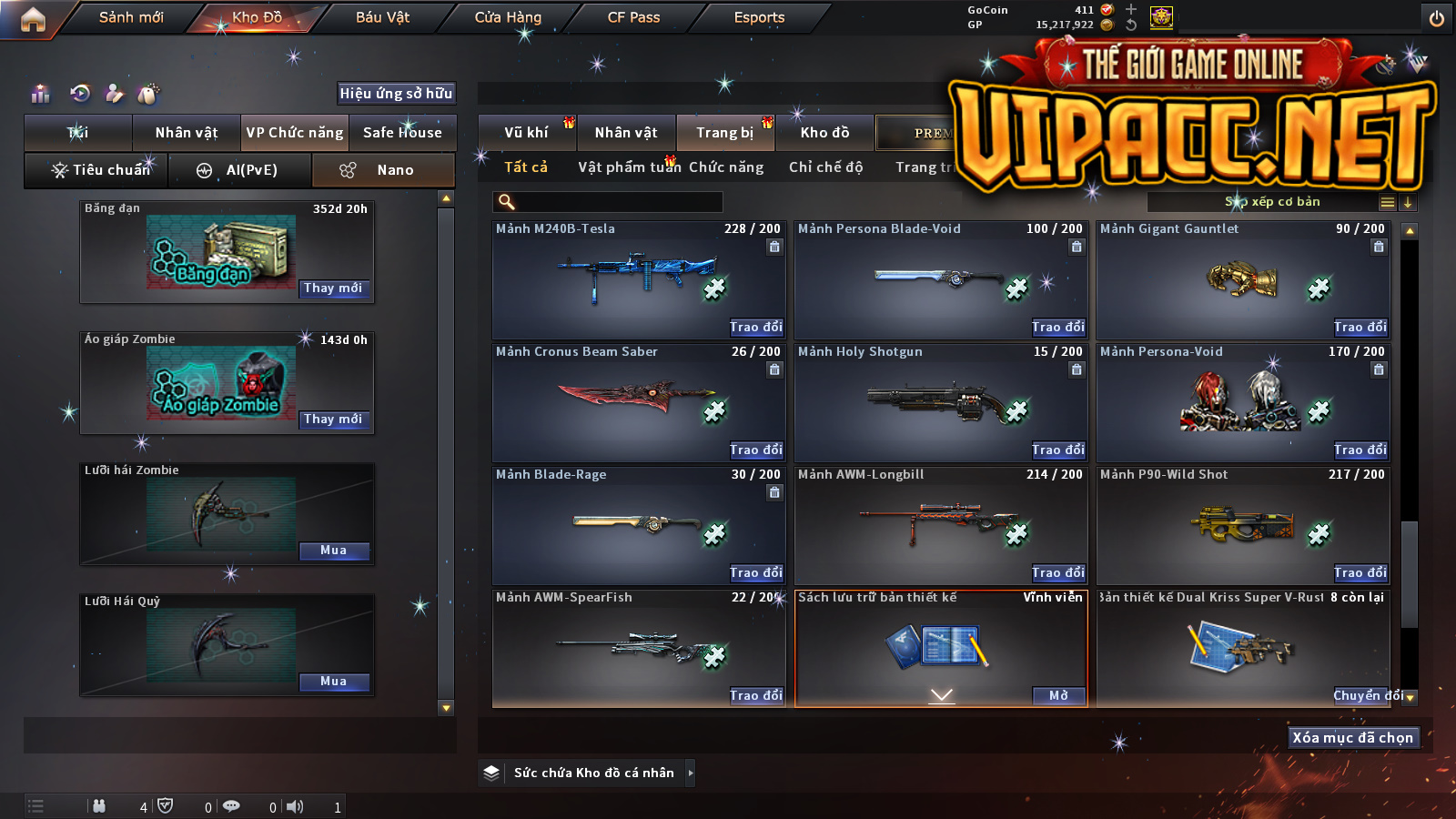This screenshot has width=1456, height=819.
Task: Toggle Hiệu ứng sở hữu button
Action: (x=396, y=93)
